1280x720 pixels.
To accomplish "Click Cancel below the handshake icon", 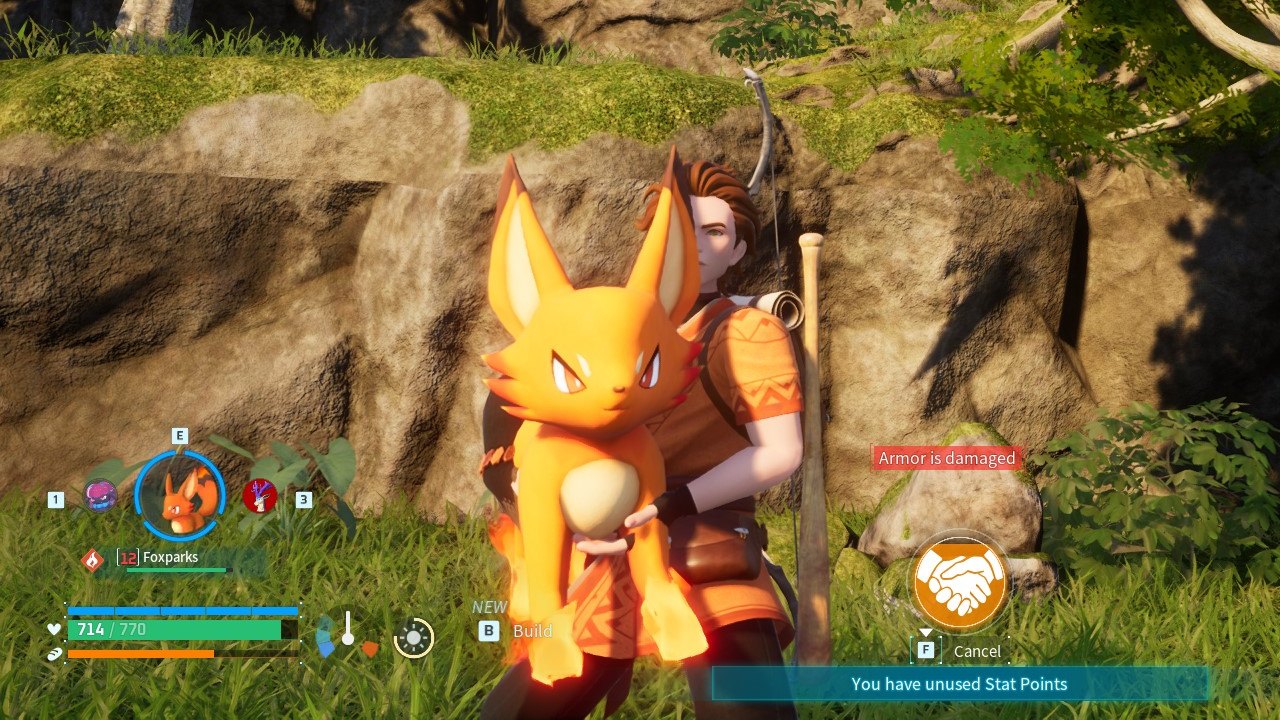I will coord(977,650).
